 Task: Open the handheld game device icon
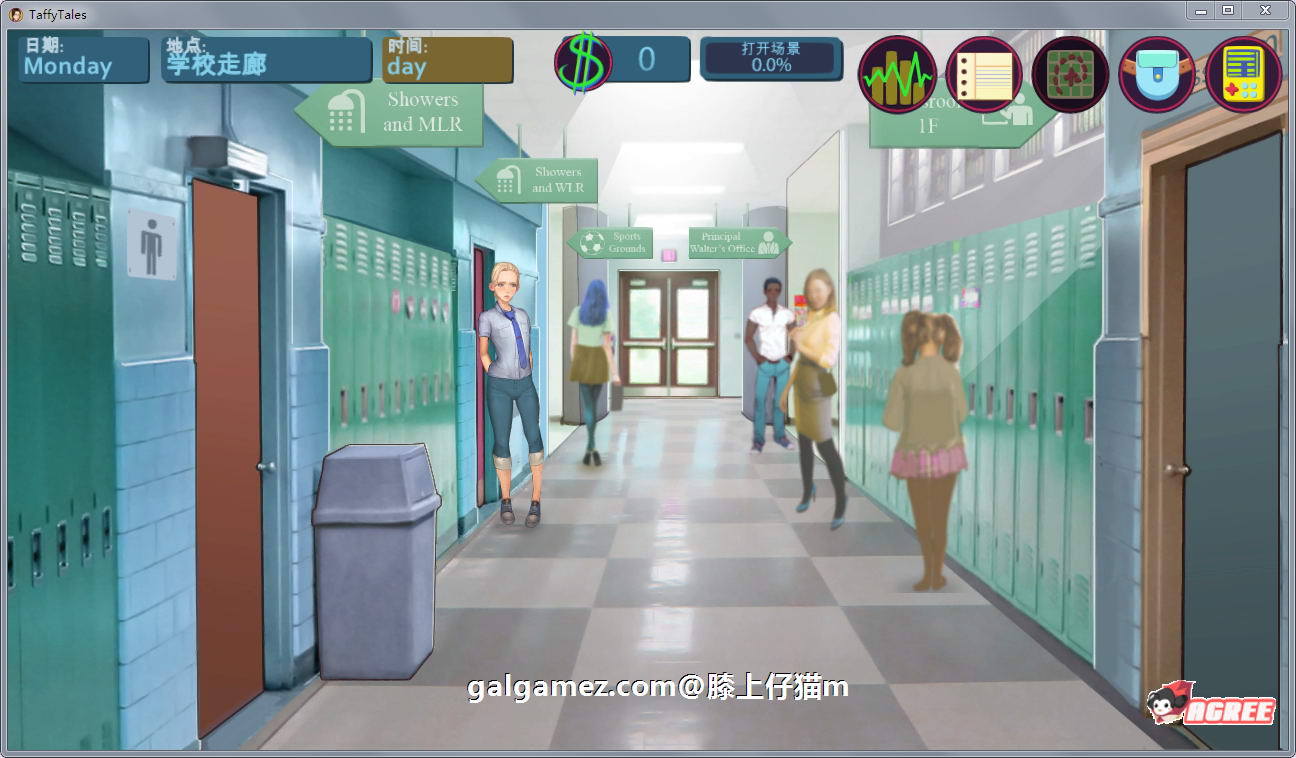coord(1243,74)
